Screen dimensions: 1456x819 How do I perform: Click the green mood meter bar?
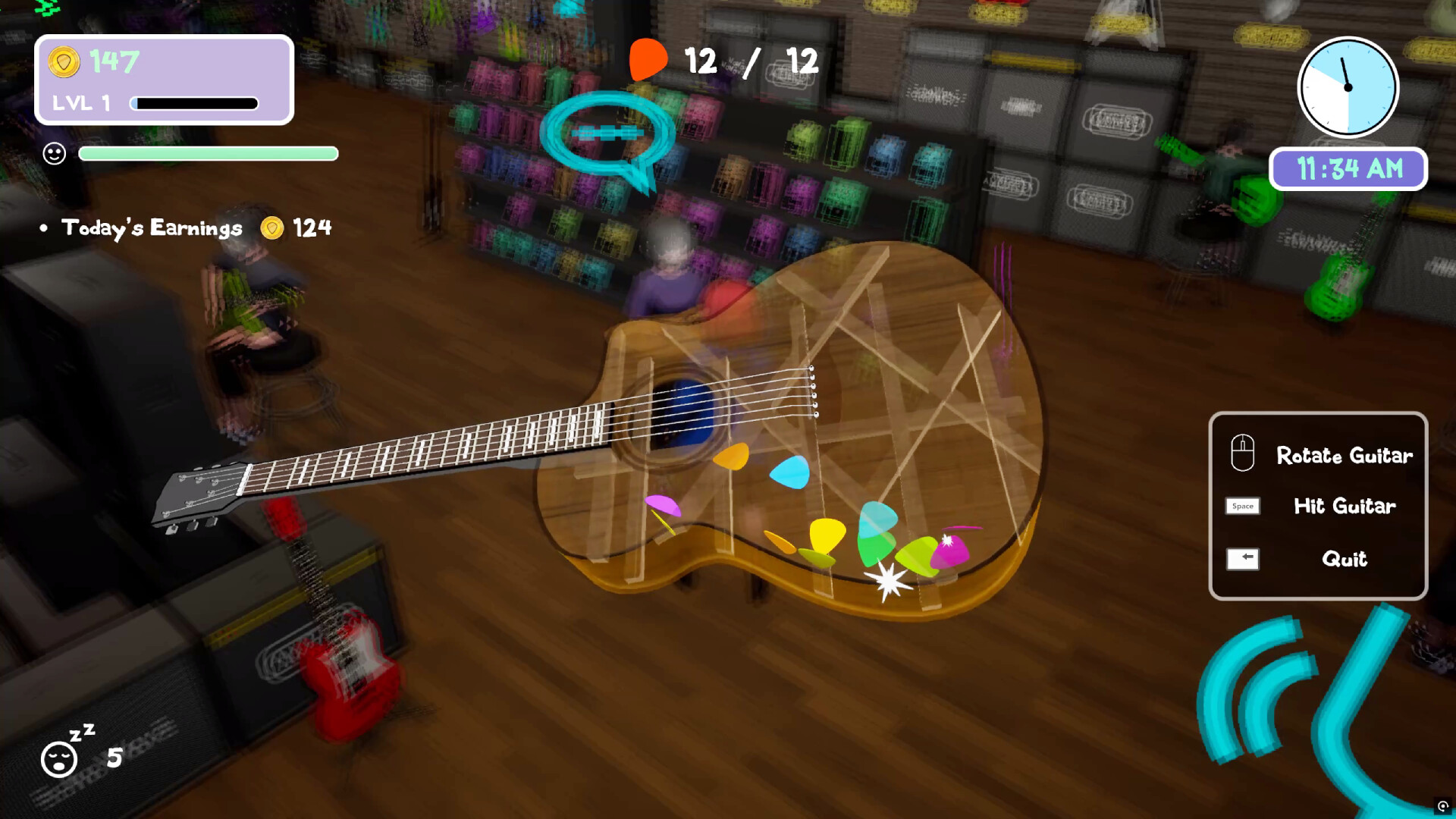[209, 153]
